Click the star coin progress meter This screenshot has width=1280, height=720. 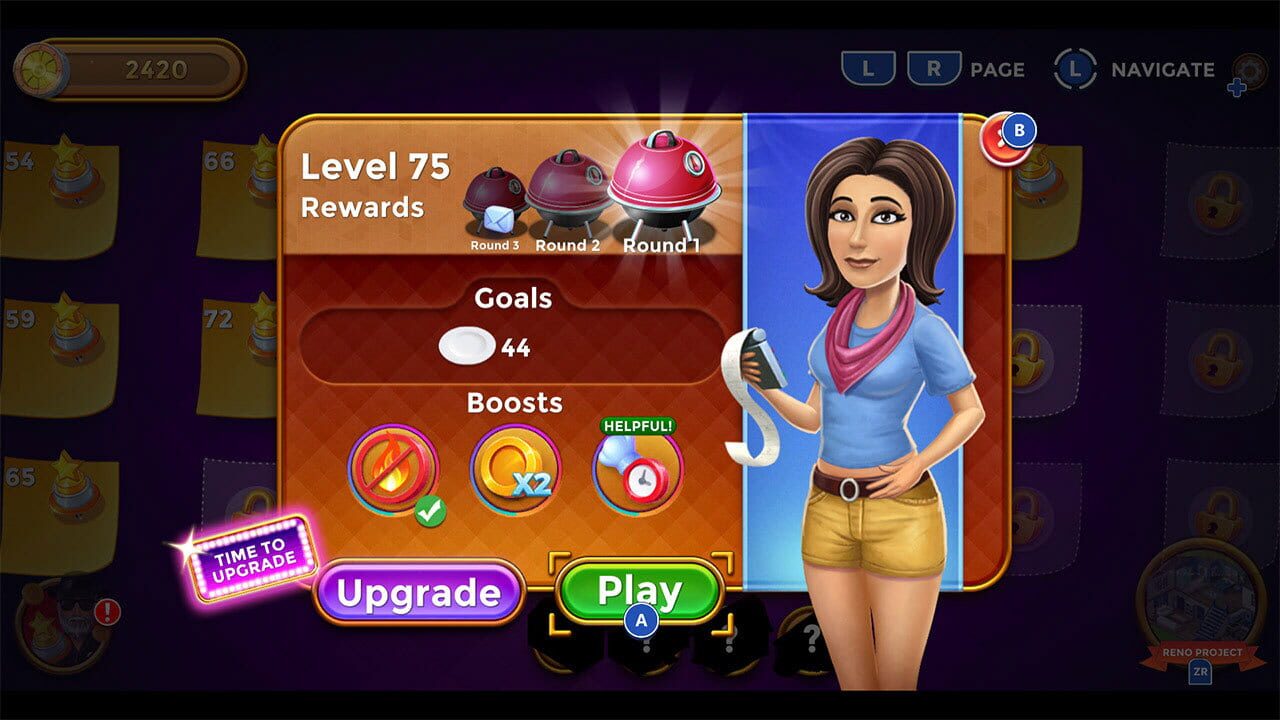click(130, 65)
